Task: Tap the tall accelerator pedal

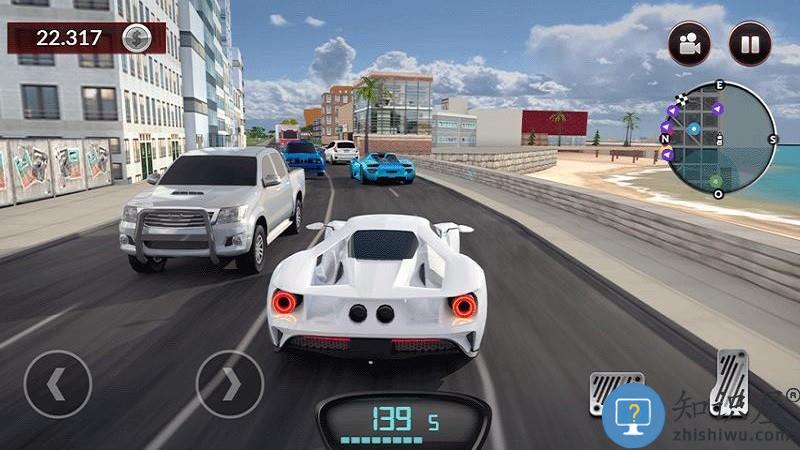Action: click(730, 381)
